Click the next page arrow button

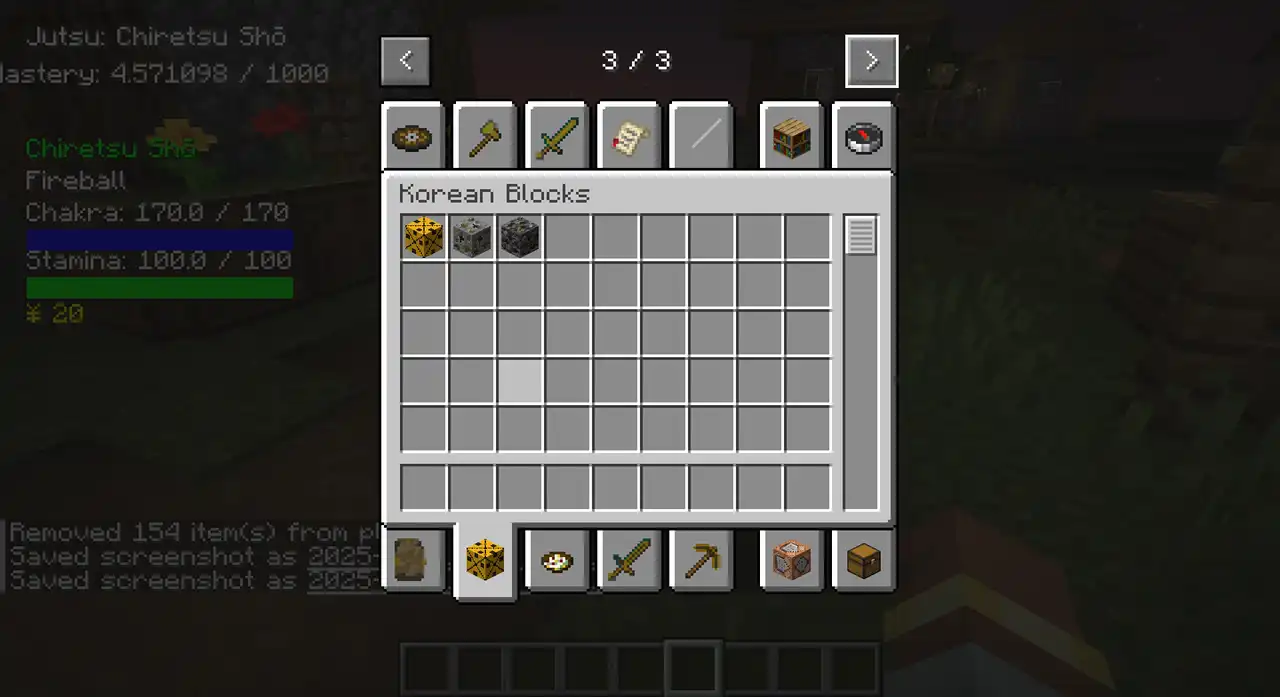[871, 61]
